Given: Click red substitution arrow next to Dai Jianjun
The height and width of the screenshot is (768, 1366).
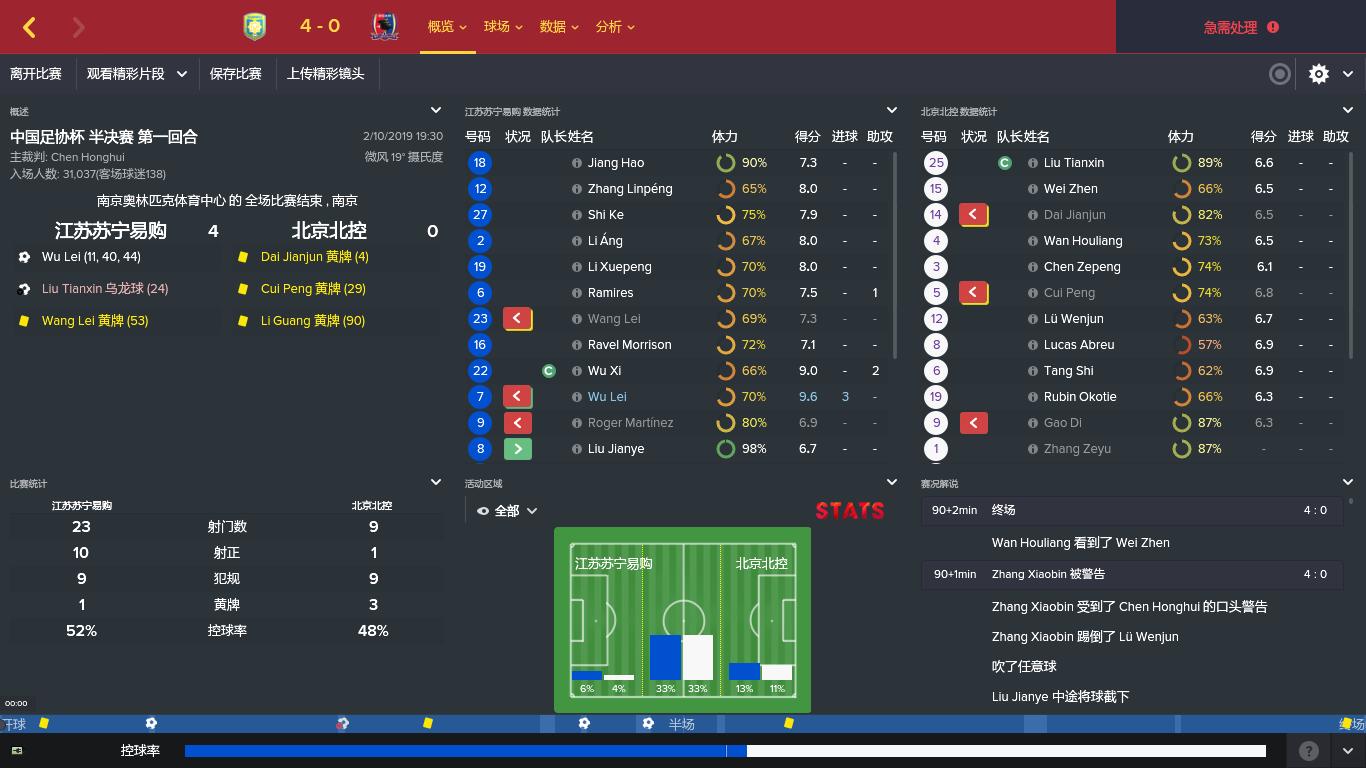Looking at the screenshot, I should click(973, 214).
